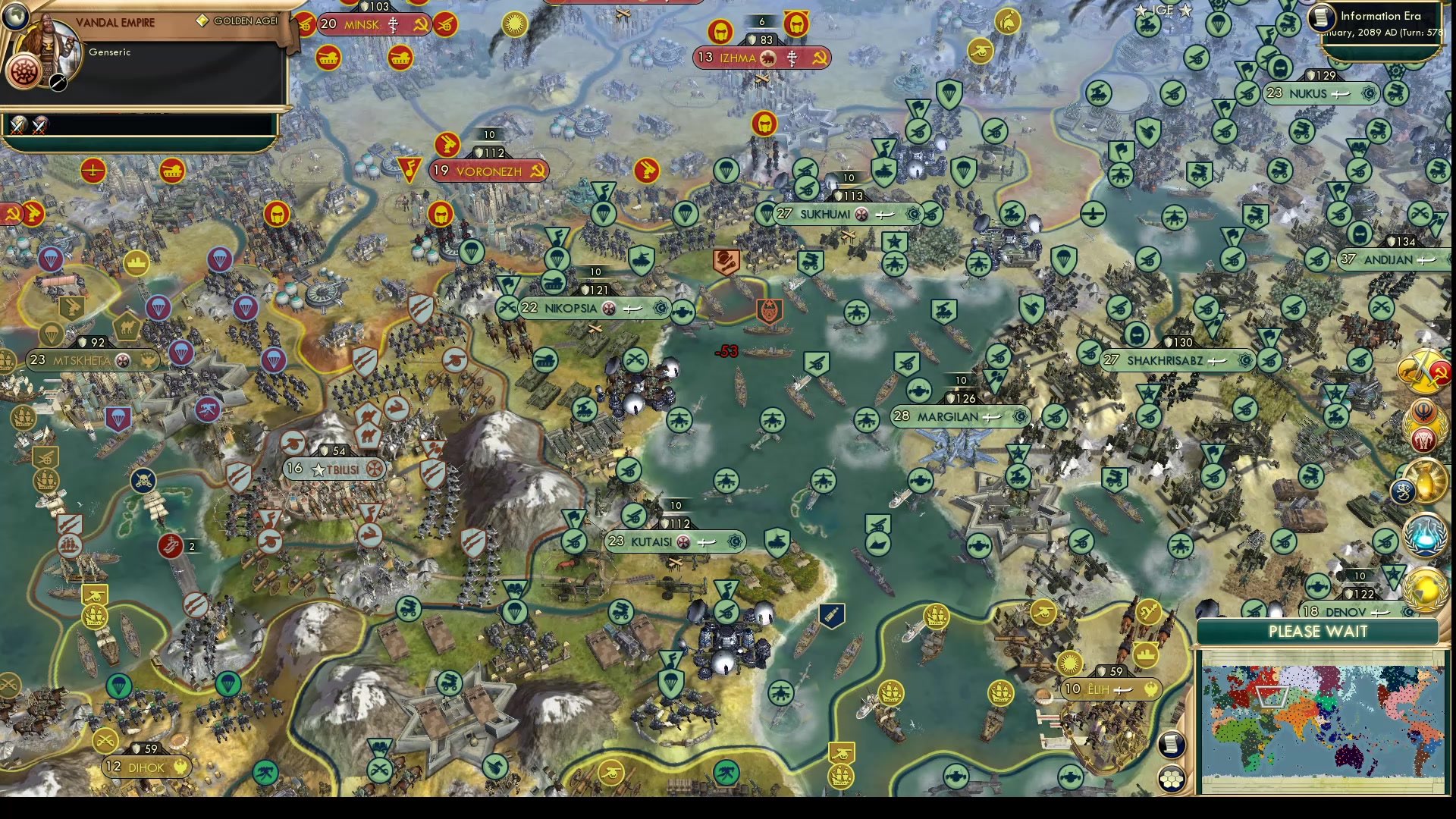Click the IGE label at the top
Viewport: 1456px width, 819px height.
coord(1163,11)
